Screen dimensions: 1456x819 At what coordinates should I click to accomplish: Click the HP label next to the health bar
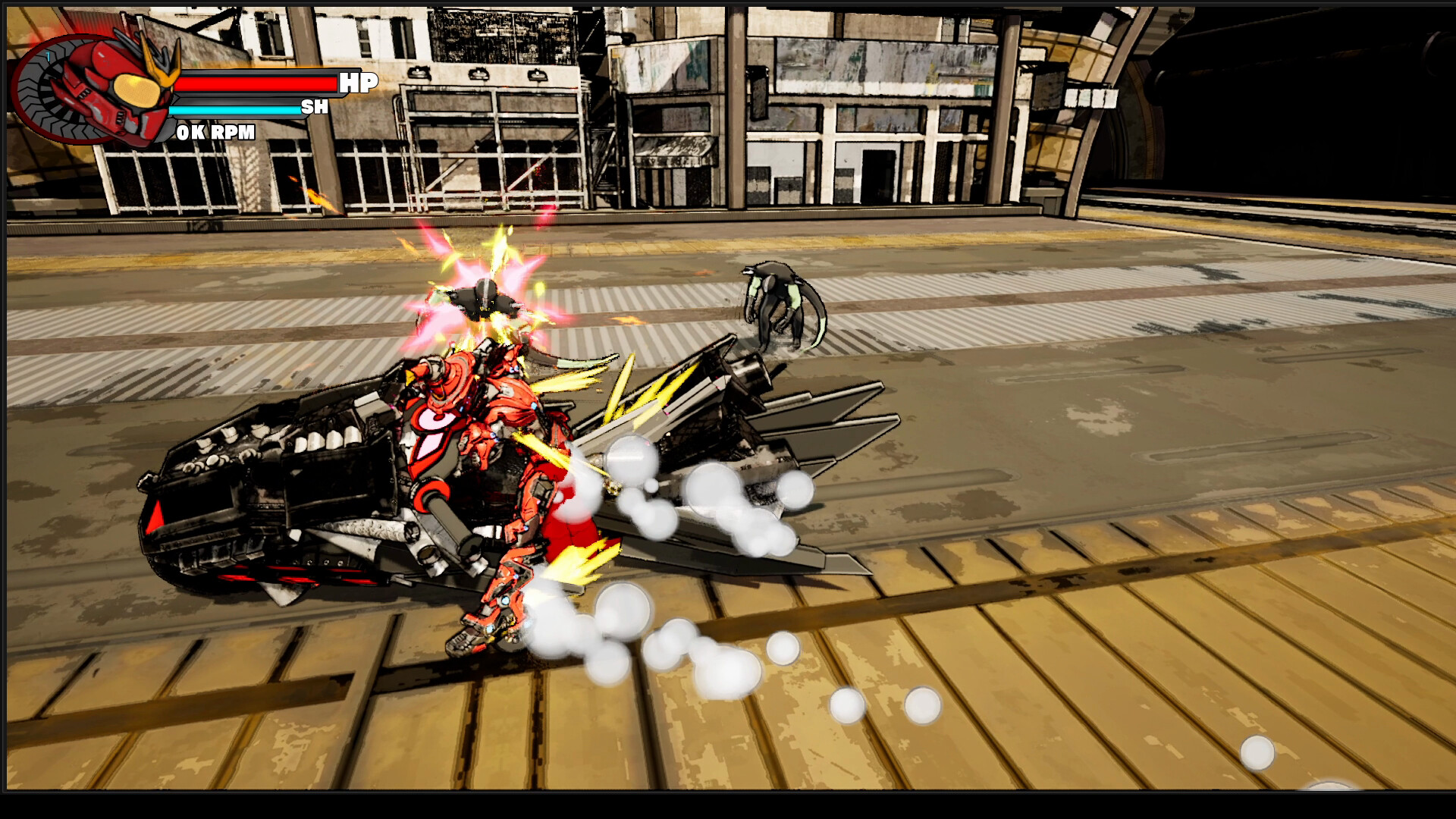(x=359, y=82)
